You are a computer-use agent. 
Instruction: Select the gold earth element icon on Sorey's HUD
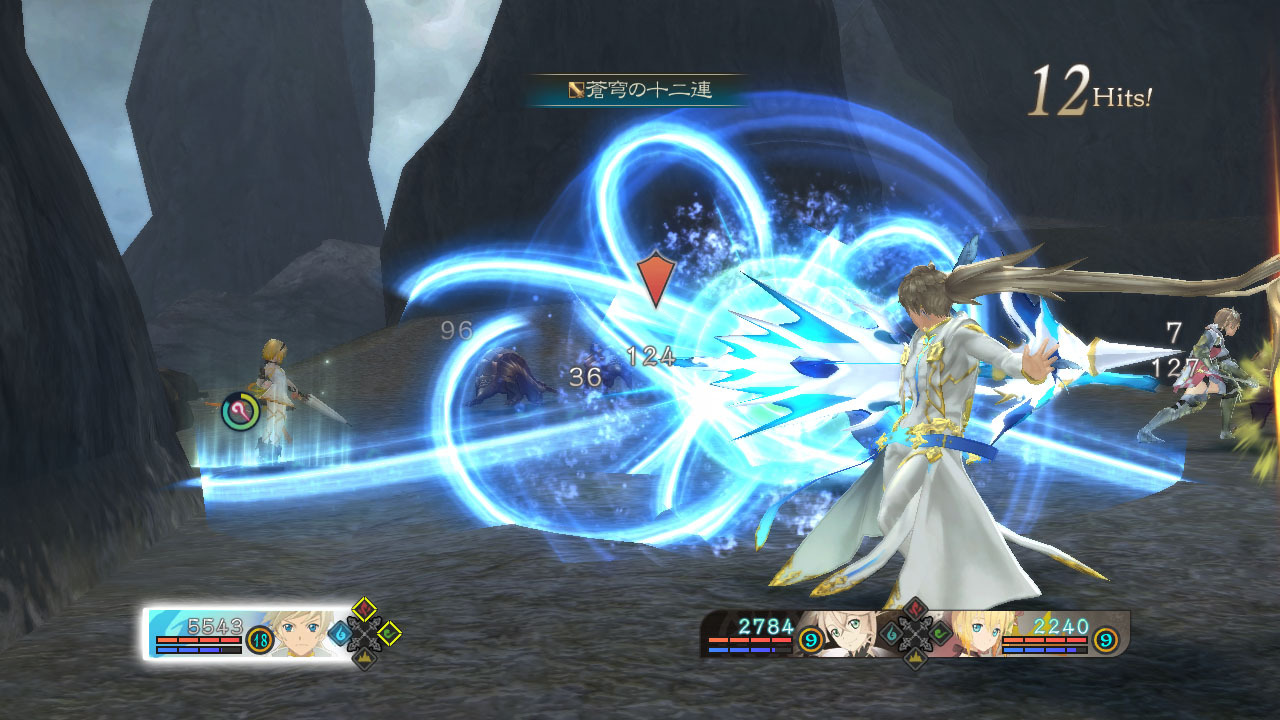(x=365, y=658)
